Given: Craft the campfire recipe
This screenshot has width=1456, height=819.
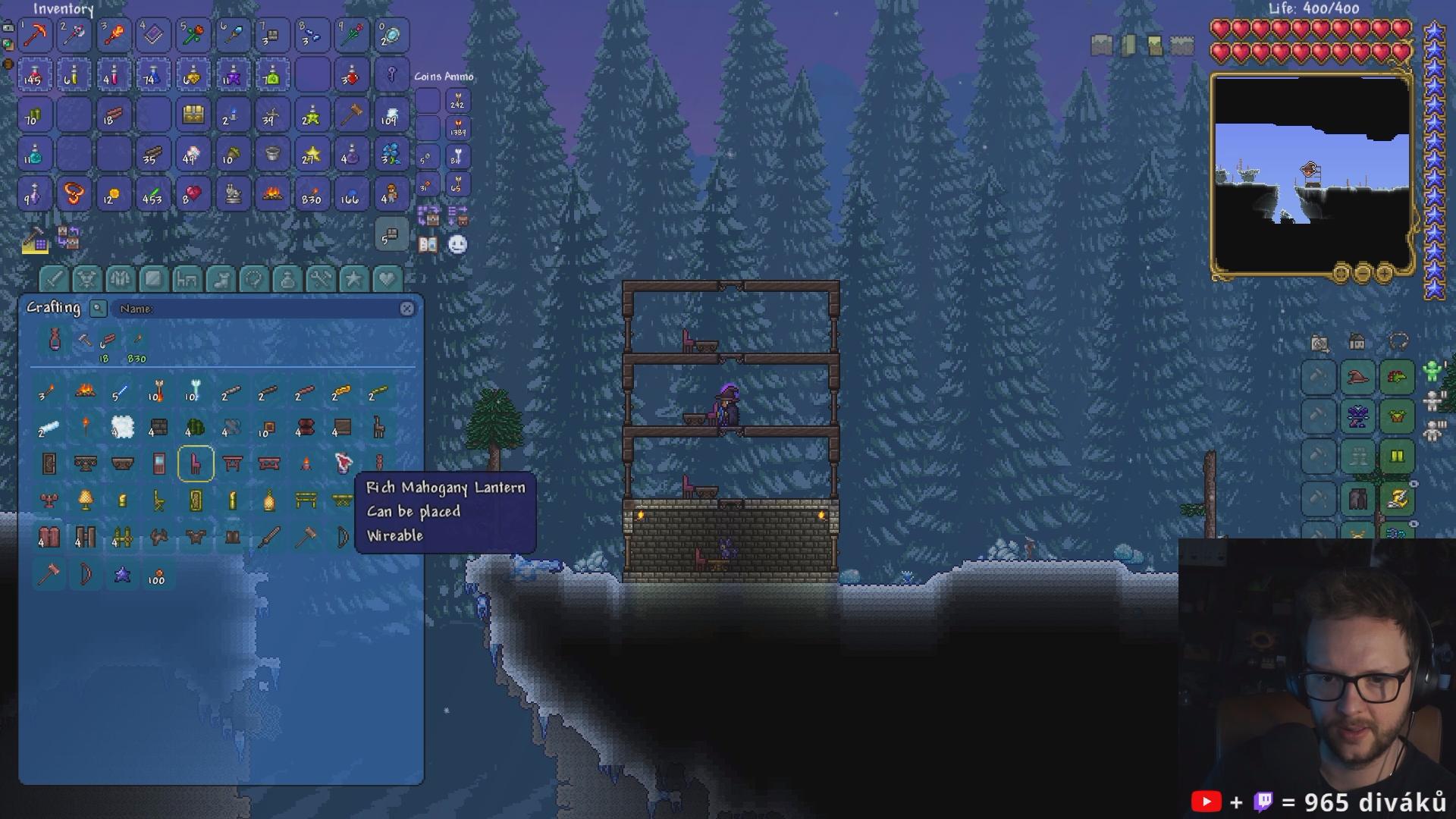Looking at the screenshot, I should tap(85, 391).
